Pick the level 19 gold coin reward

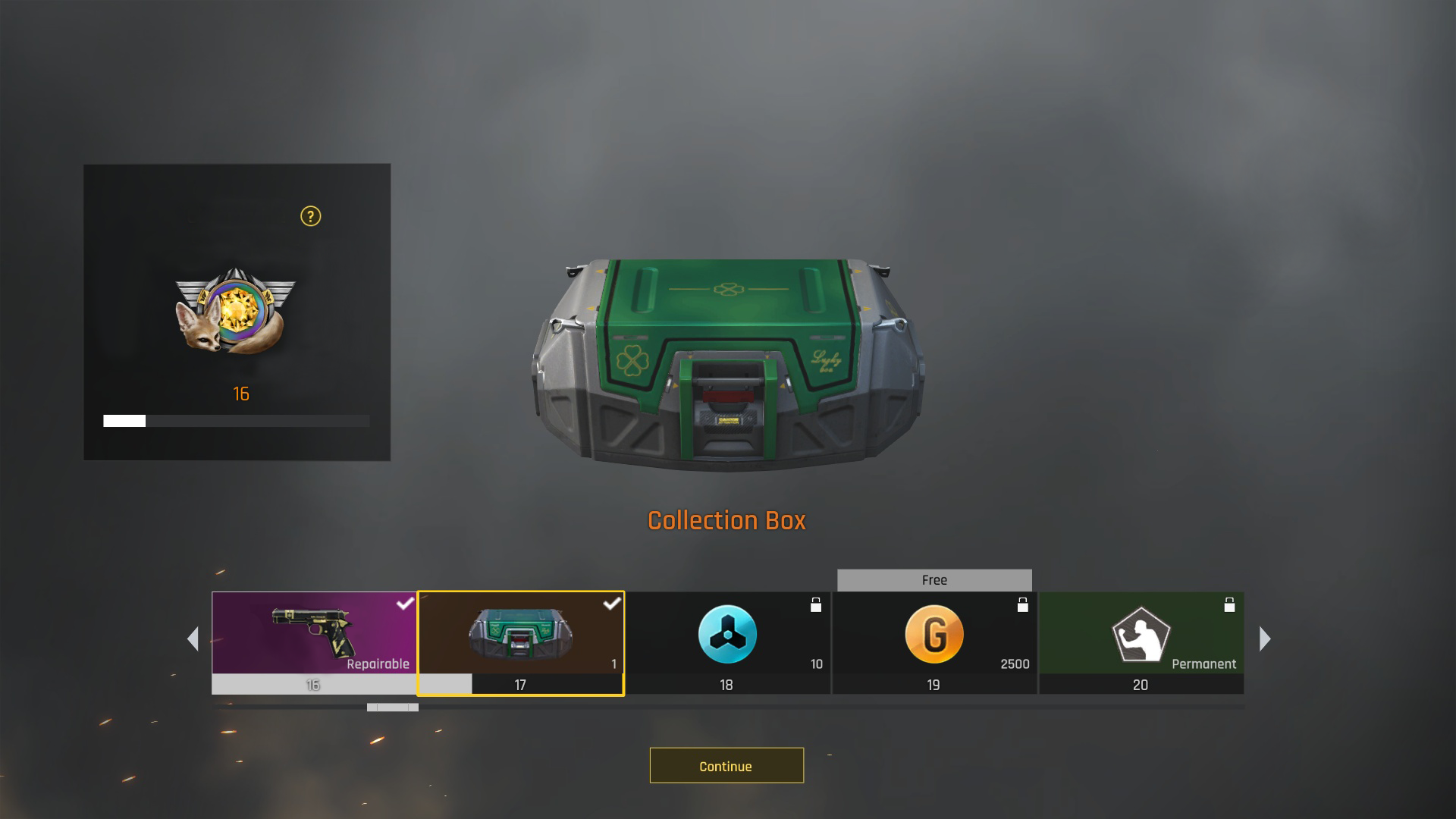point(934,642)
